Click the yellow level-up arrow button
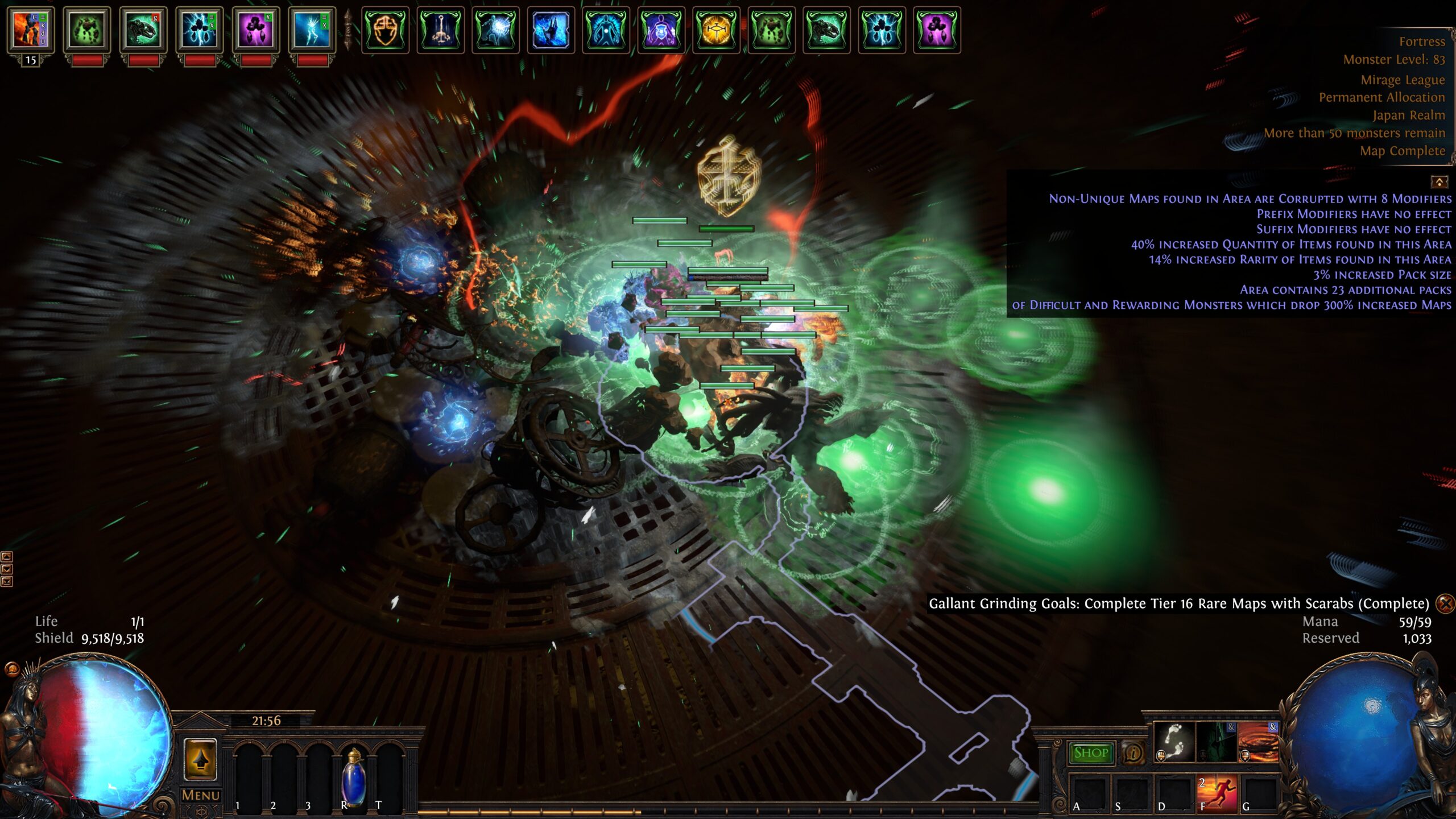 tap(200, 759)
